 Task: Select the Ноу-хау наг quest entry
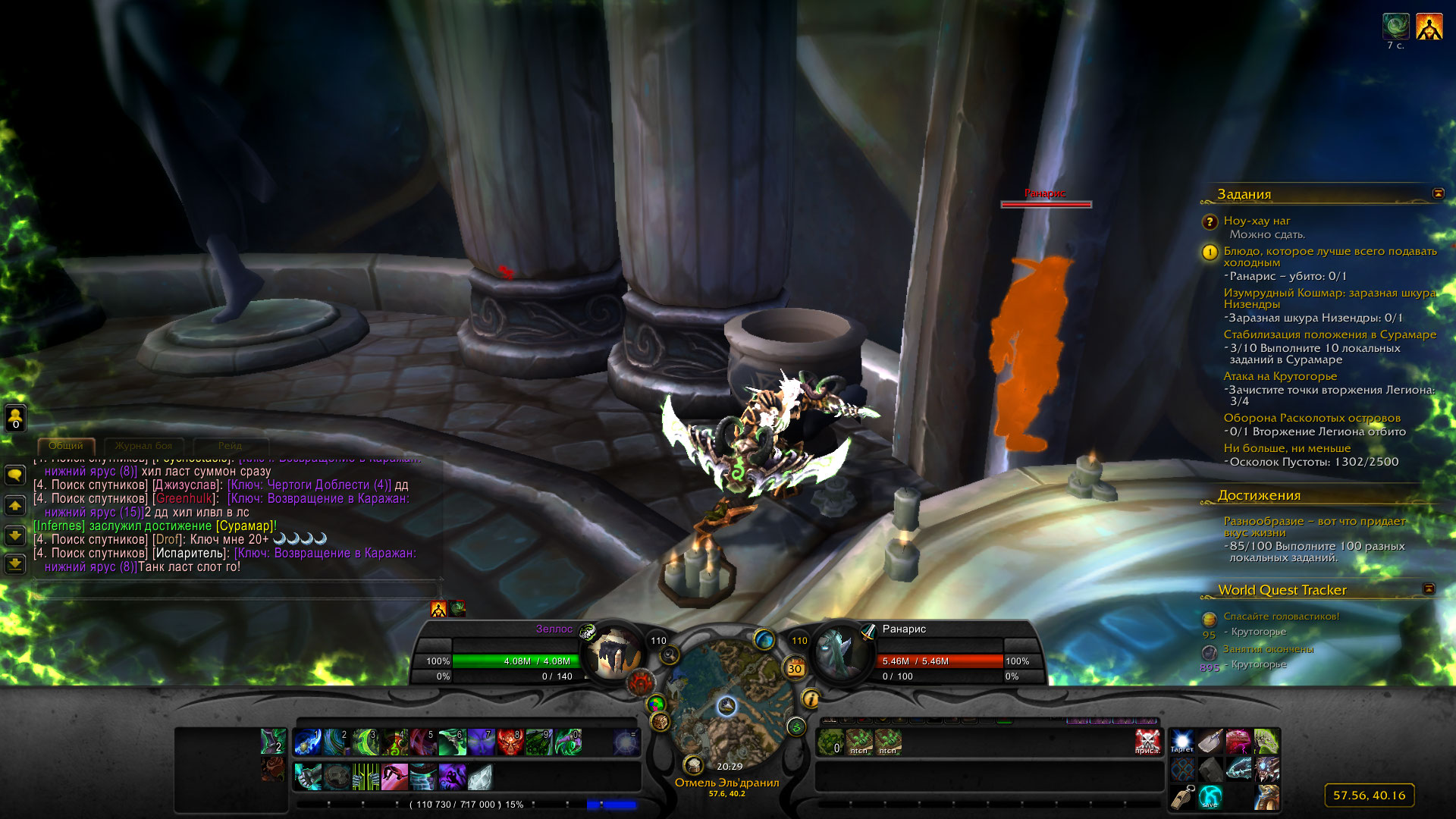(x=1257, y=221)
